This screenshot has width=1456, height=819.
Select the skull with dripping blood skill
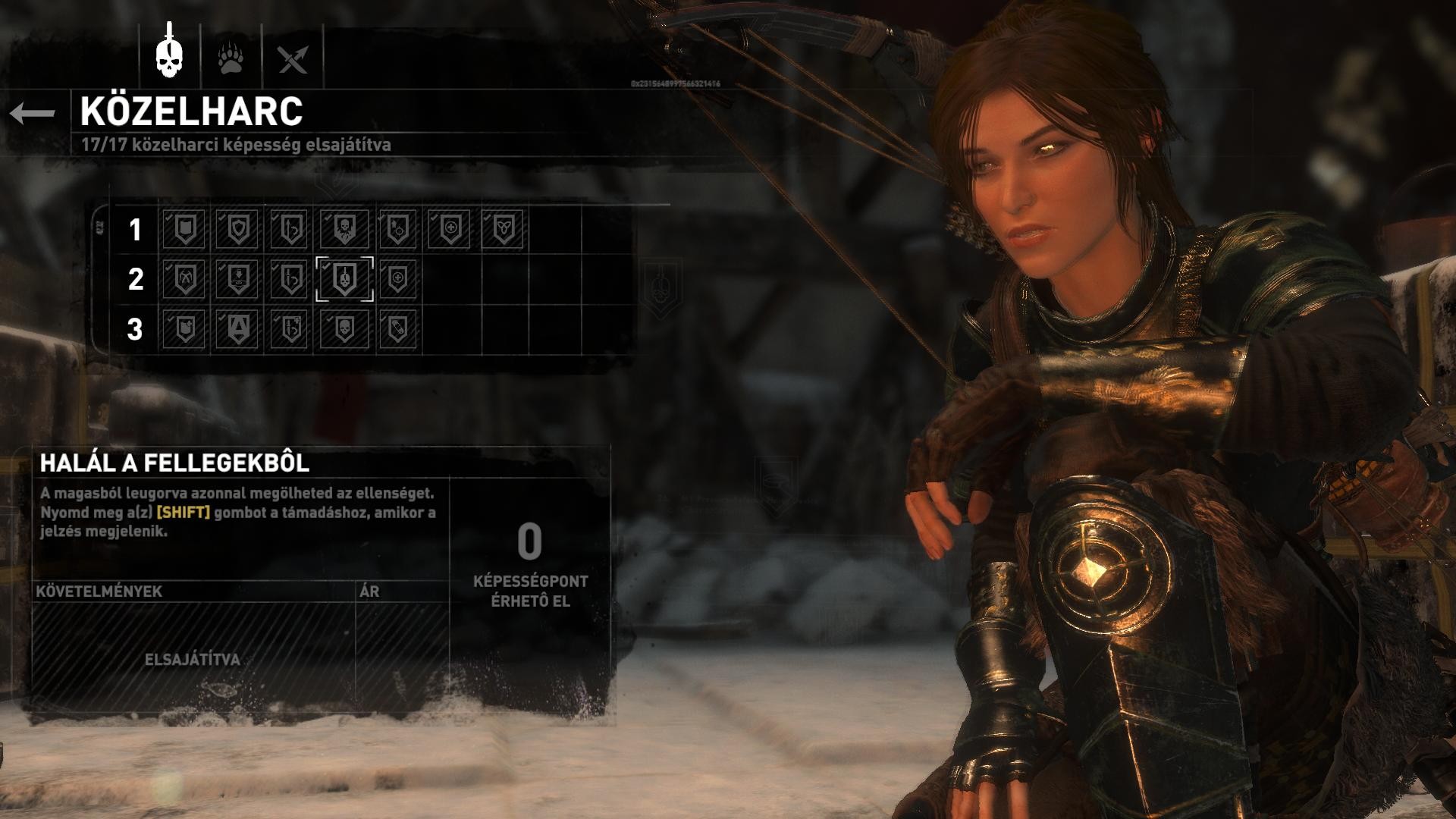pos(344,229)
